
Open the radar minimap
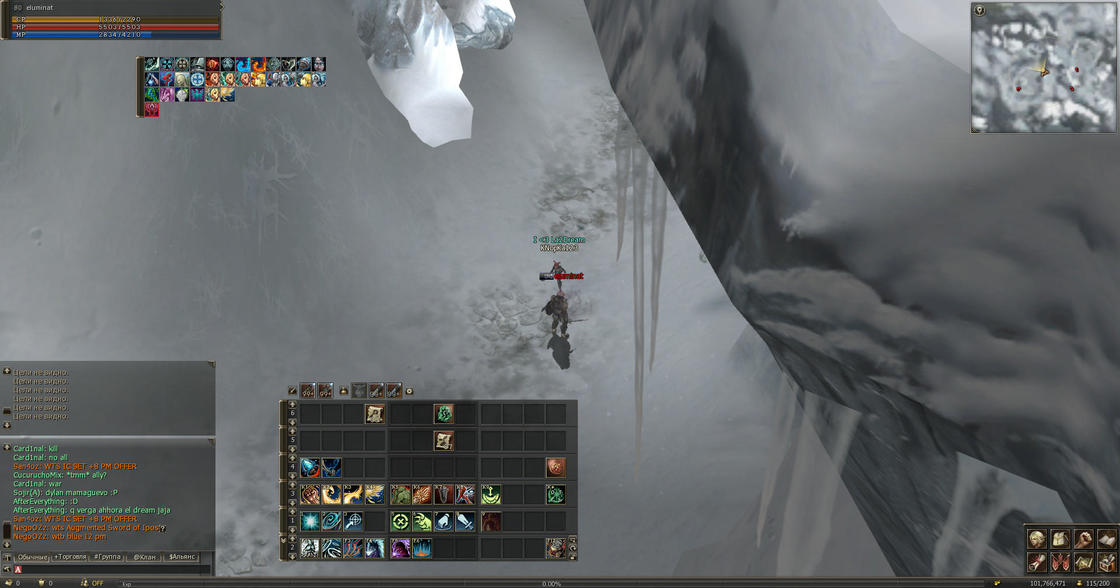click(1043, 68)
